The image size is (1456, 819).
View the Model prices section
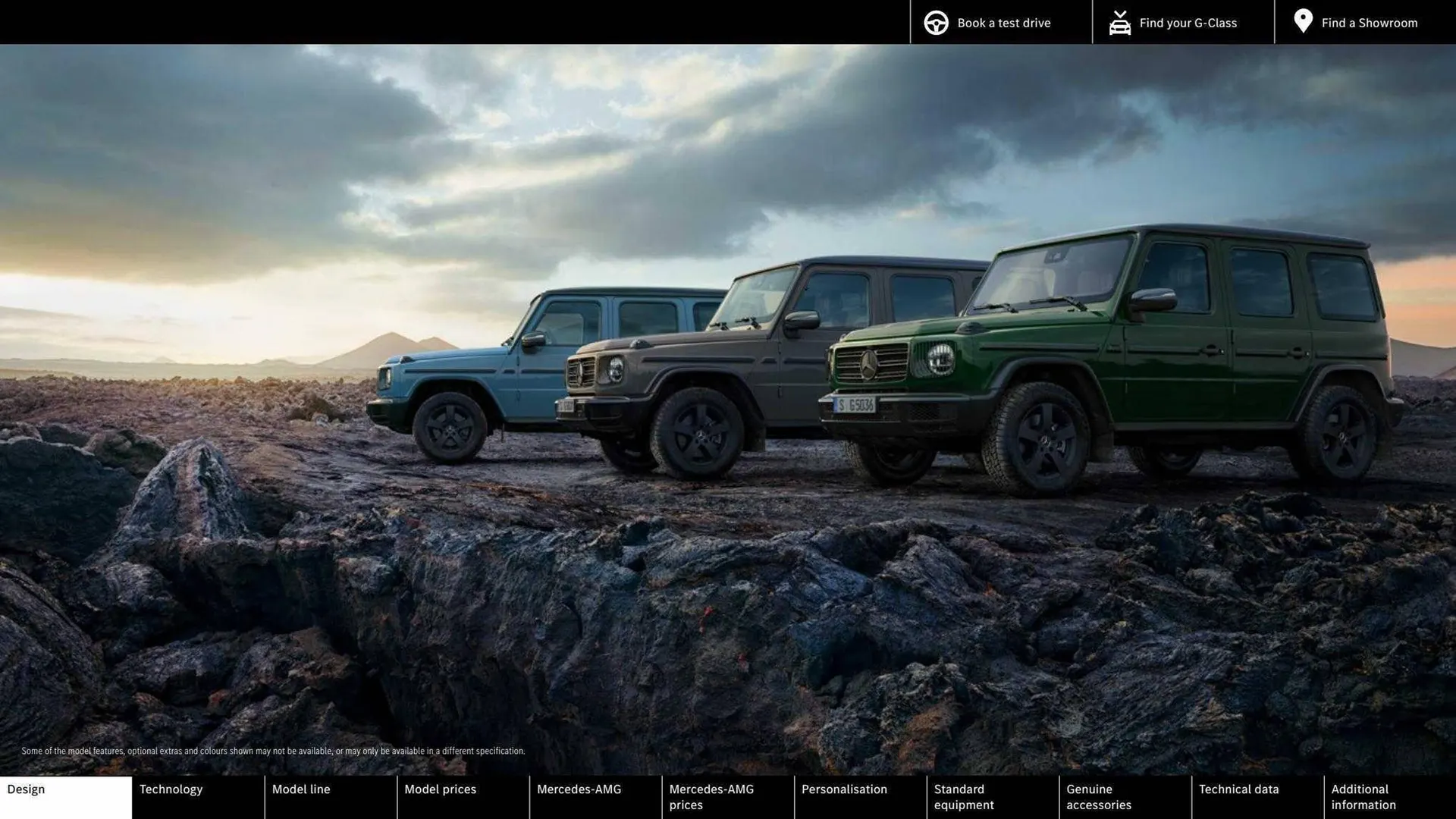(463, 796)
